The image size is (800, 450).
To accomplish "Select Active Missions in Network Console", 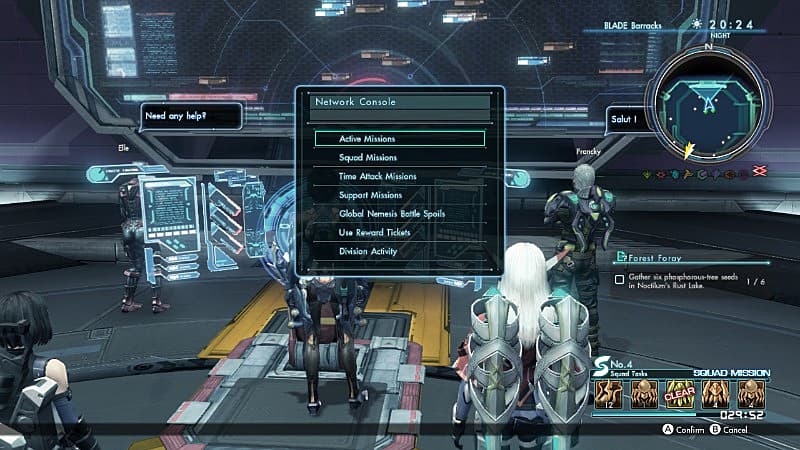I will pyautogui.click(x=399, y=139).
